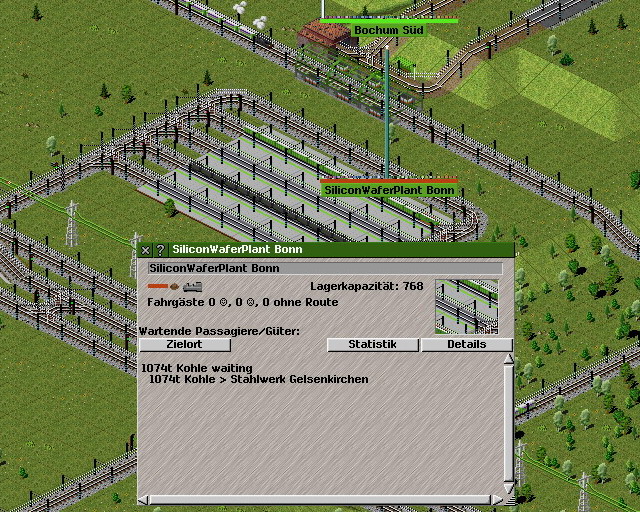The height and width of the screenshot is (512, 640).
Task: Click the horizontal scroll-right arrow
Action: click(497, 499)
